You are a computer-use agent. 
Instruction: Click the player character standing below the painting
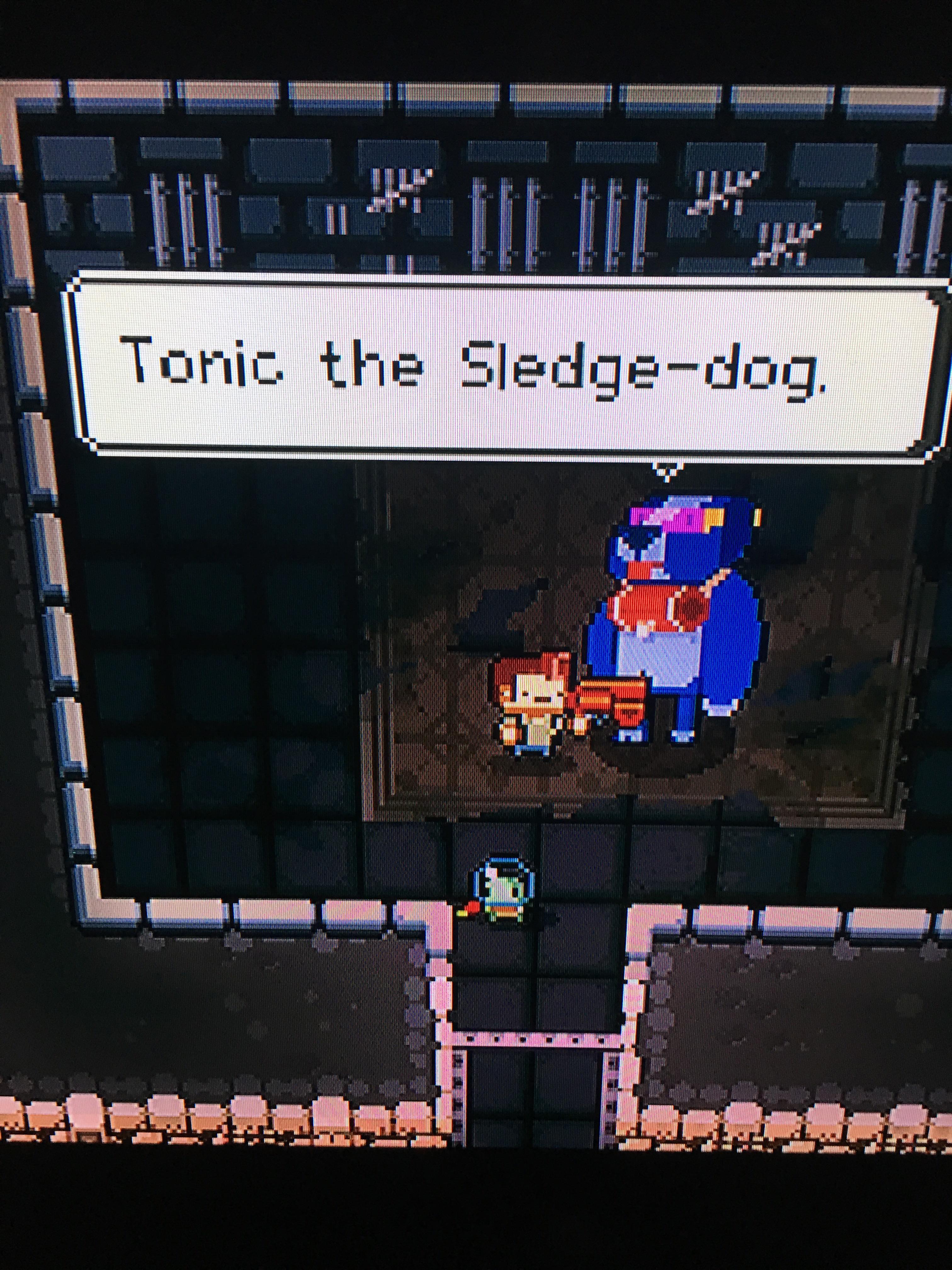504,887
